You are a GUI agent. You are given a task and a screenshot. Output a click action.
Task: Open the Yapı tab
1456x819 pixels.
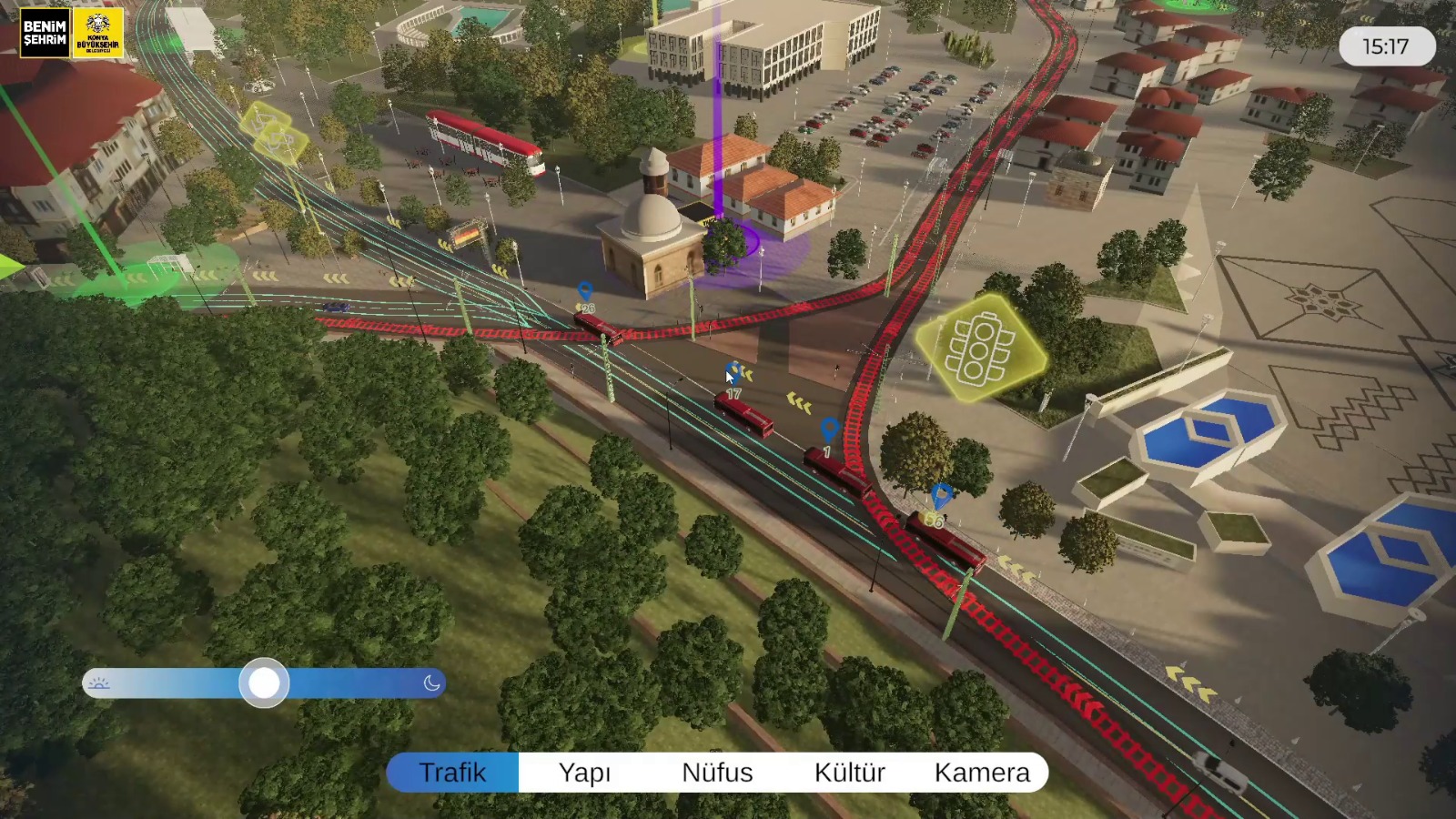[x=584, y=773]
